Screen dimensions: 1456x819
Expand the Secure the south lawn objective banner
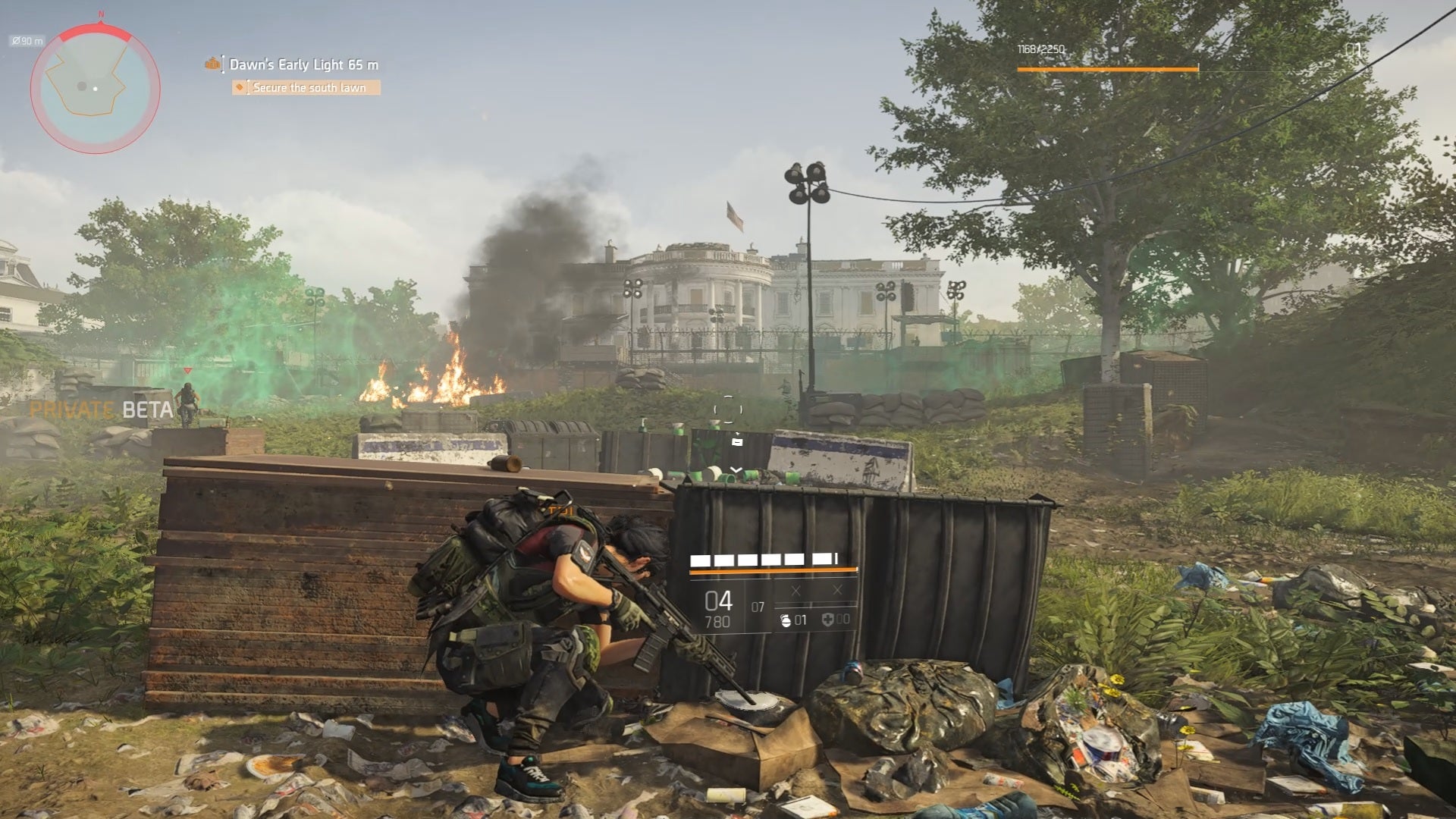pyautogui.click(x=307, y=88)
